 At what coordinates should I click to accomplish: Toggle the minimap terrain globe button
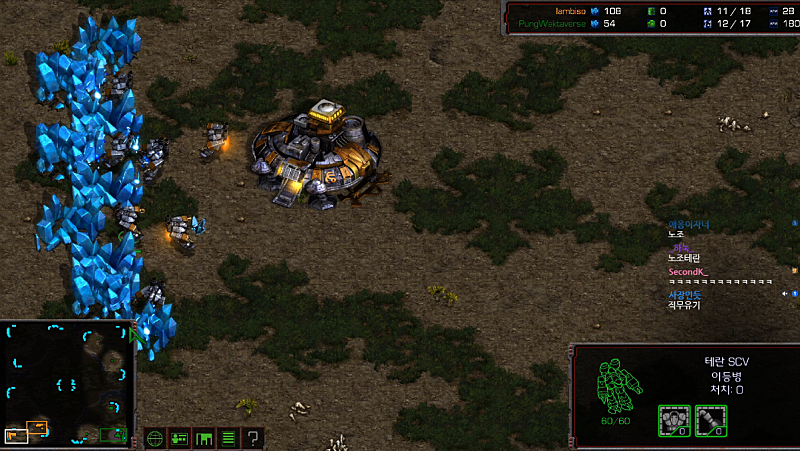(x=155, y=438)
